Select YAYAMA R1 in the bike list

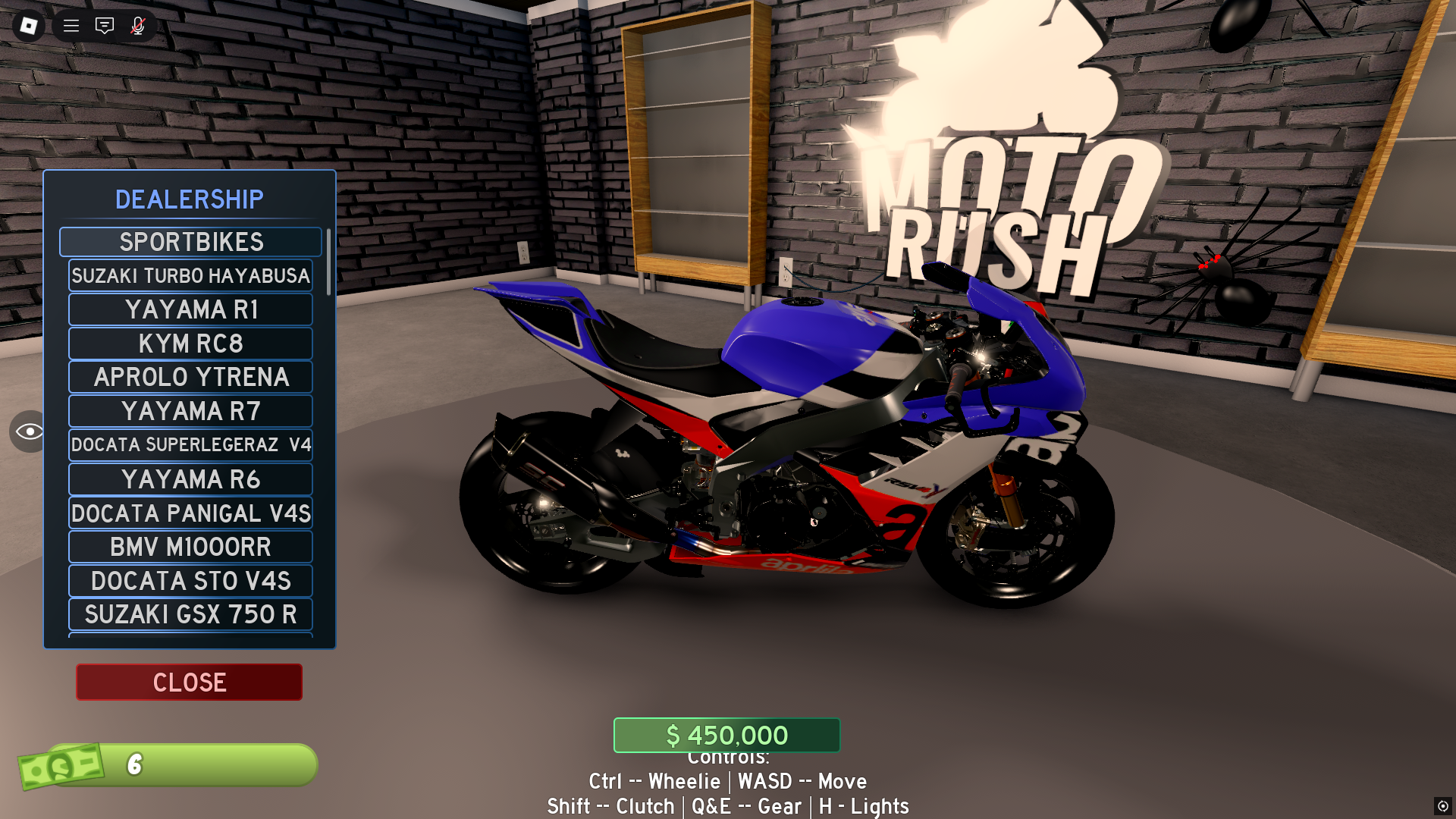coord(190,309)
